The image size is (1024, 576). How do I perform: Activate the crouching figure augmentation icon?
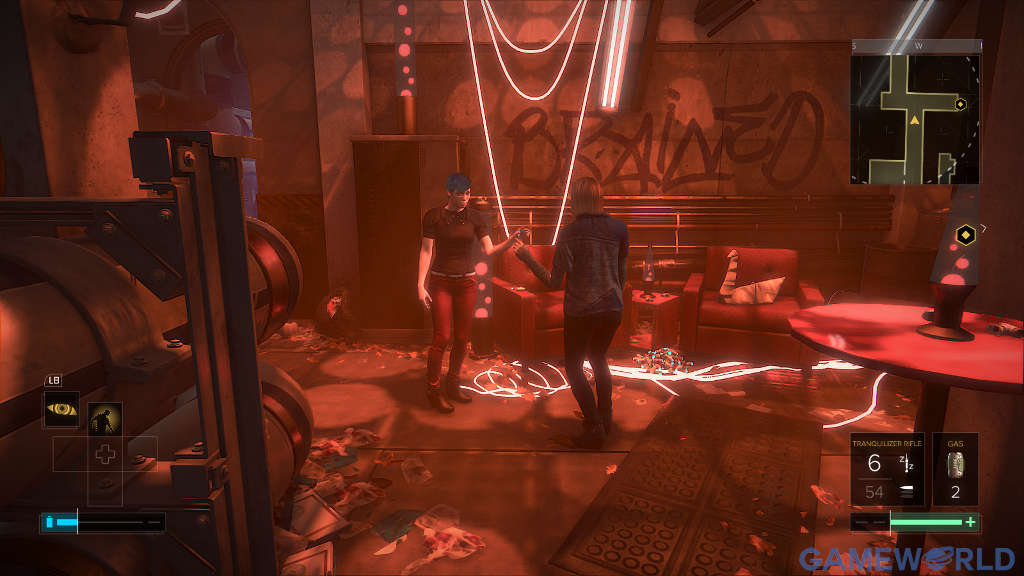point(105,419)
